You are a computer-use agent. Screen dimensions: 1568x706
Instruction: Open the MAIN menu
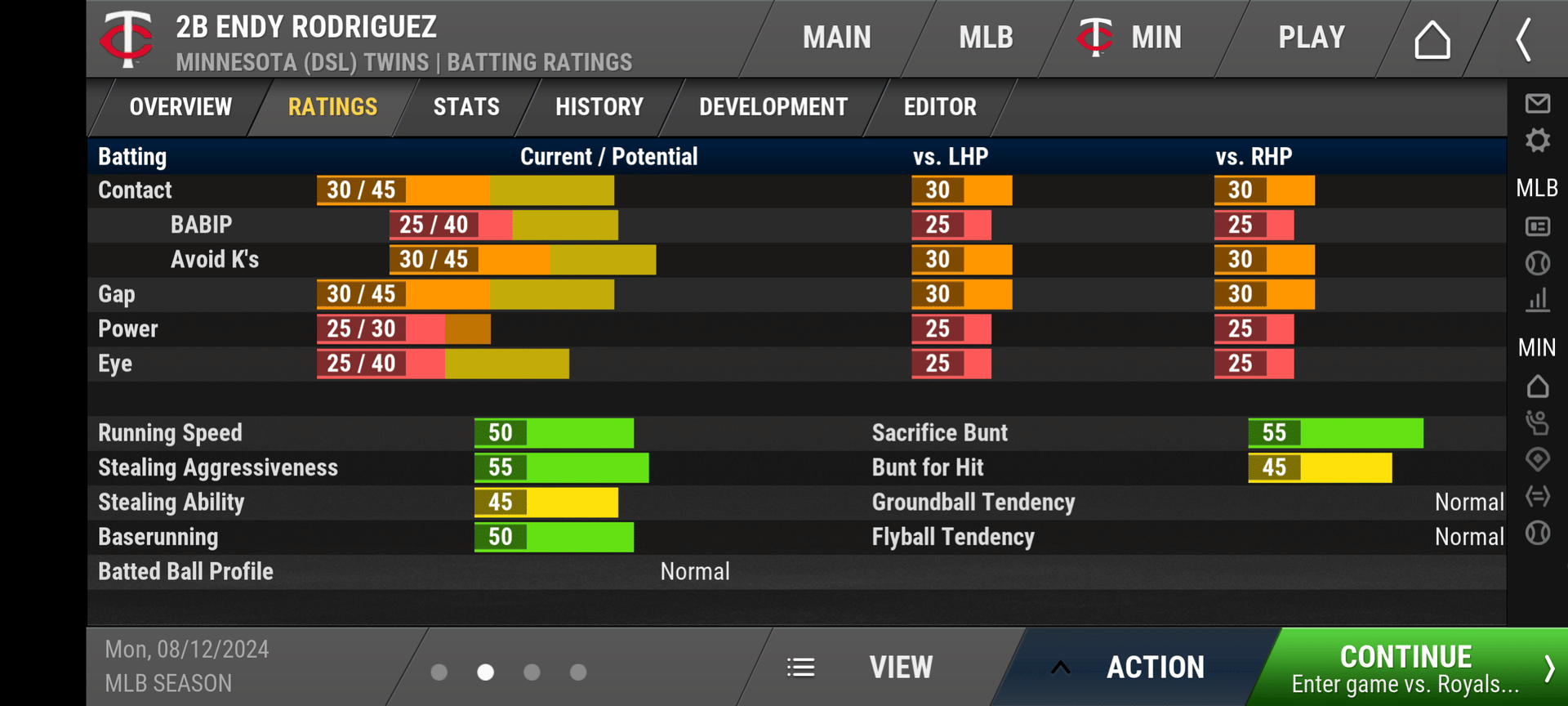836,38
